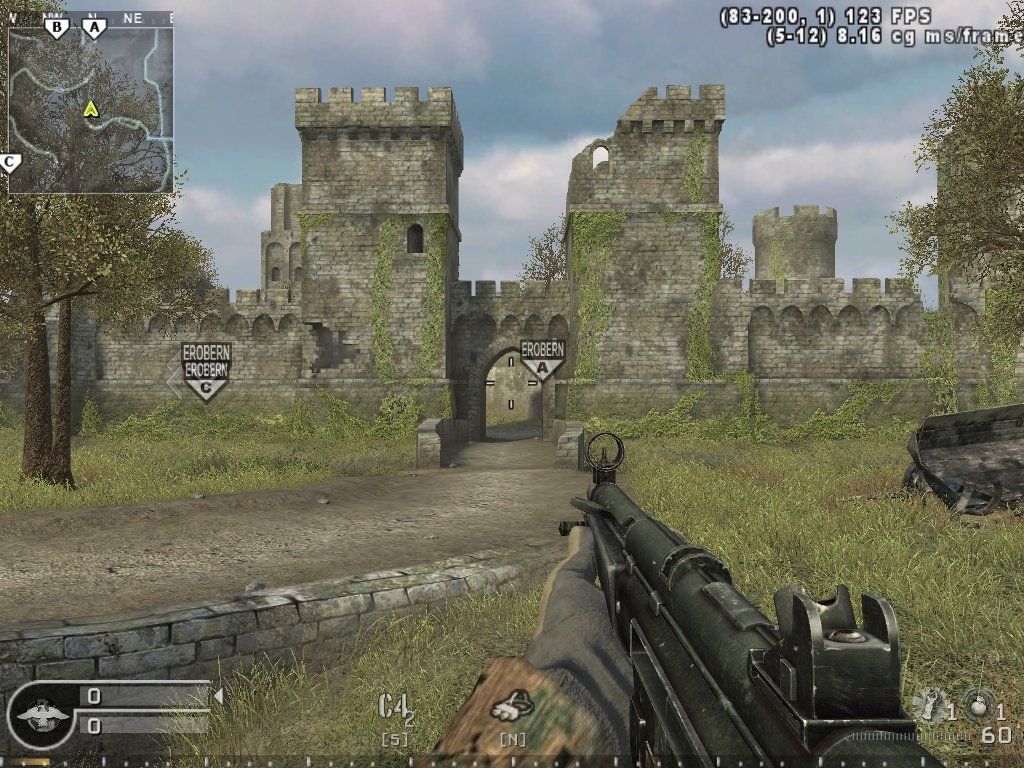
Task: Click the minimap in the corner
Action: [91, 109]
